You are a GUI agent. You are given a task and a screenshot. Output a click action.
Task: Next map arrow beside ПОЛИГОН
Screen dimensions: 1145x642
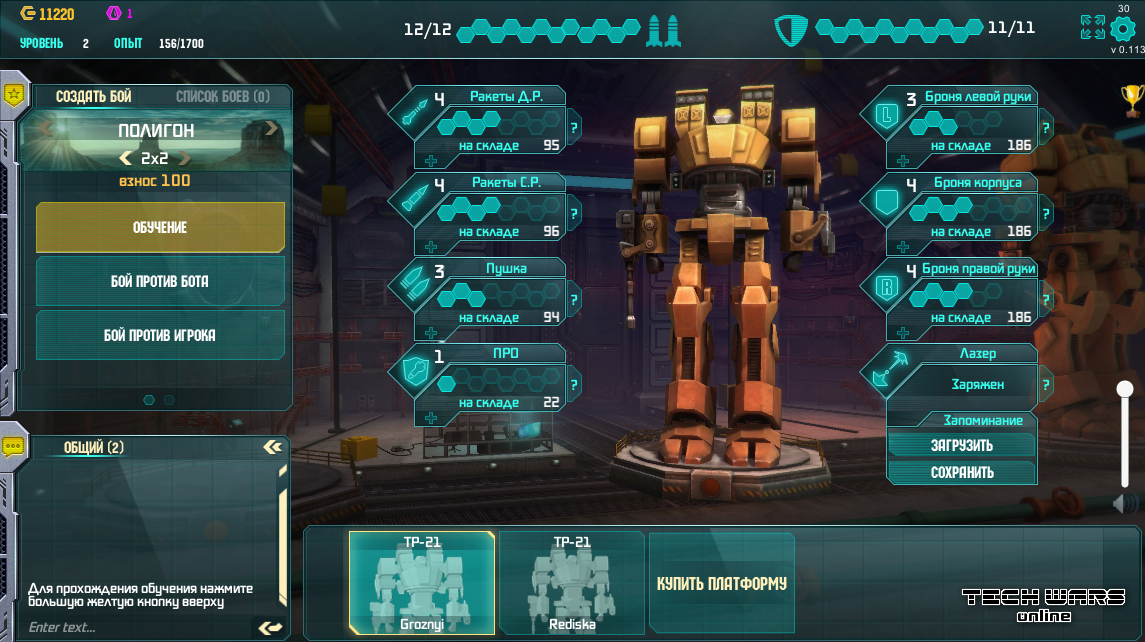(271, 128)
